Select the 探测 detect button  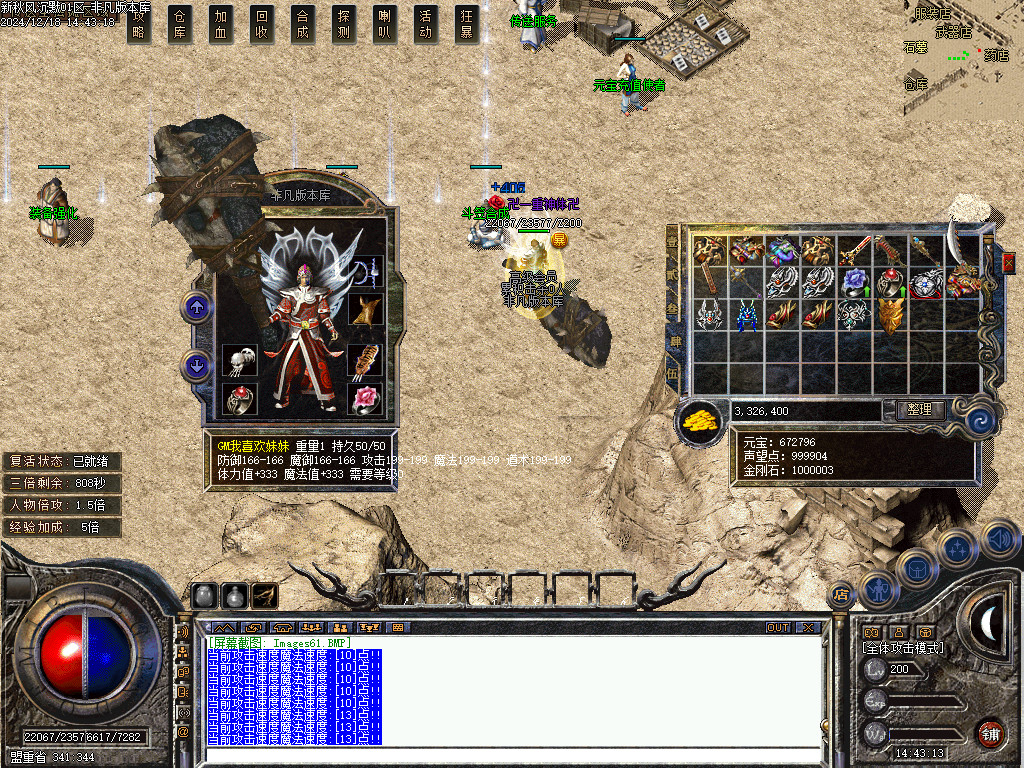344,23
